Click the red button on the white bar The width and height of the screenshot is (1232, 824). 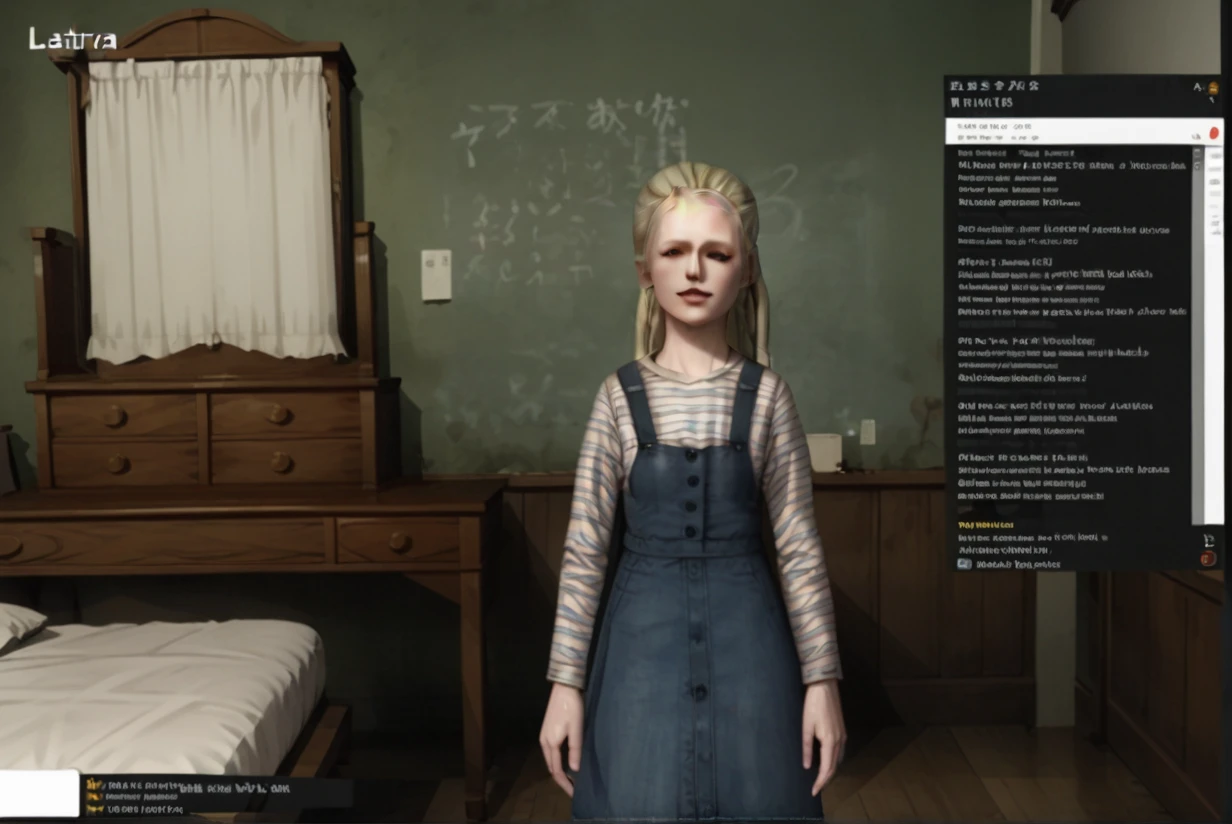pos(1214,132)
